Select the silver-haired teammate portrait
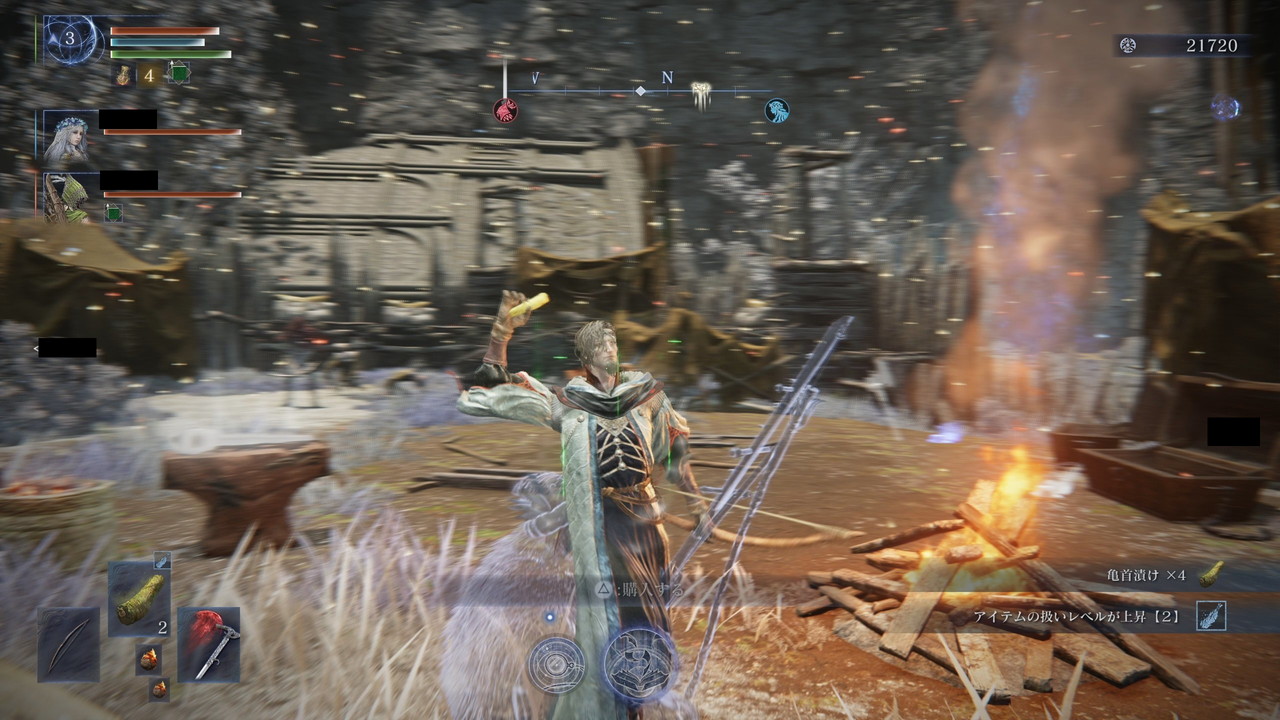Screen dimensions: 1280x720 tap(68, 139)
